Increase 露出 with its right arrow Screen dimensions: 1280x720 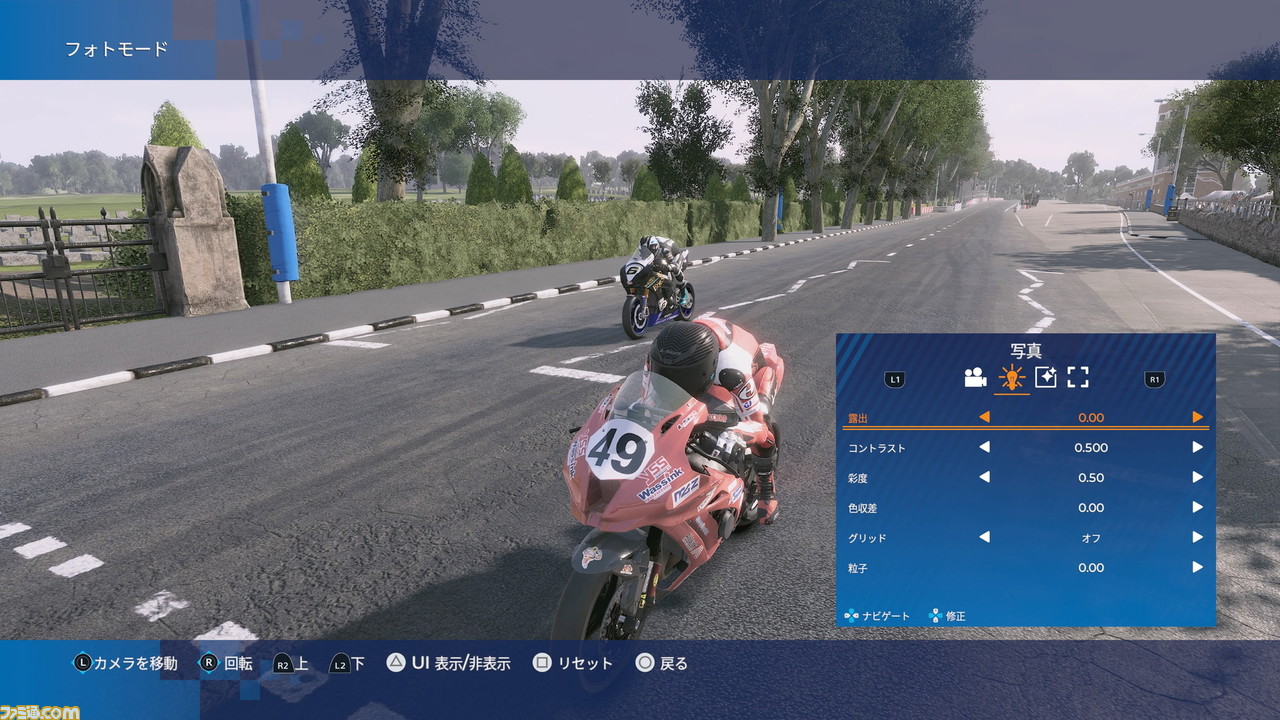1197,417
